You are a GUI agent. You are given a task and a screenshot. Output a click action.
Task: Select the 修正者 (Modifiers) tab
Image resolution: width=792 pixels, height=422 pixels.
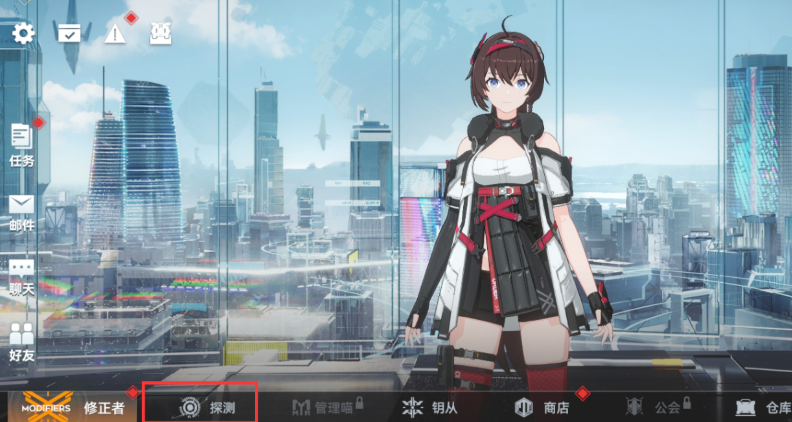point(70,407)
